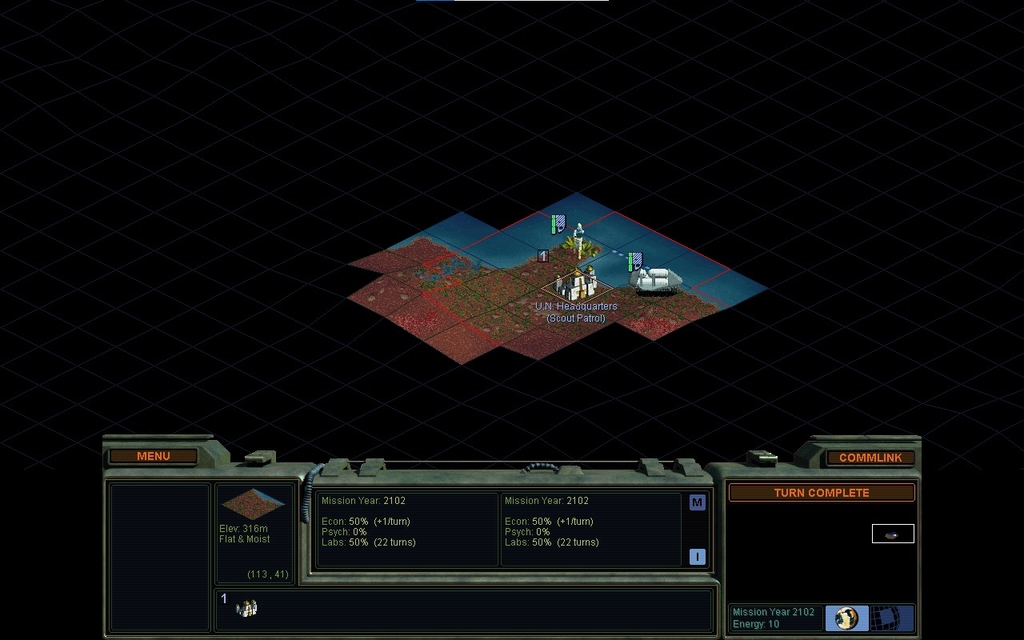Click the I button in info panel

click(697, 557)
